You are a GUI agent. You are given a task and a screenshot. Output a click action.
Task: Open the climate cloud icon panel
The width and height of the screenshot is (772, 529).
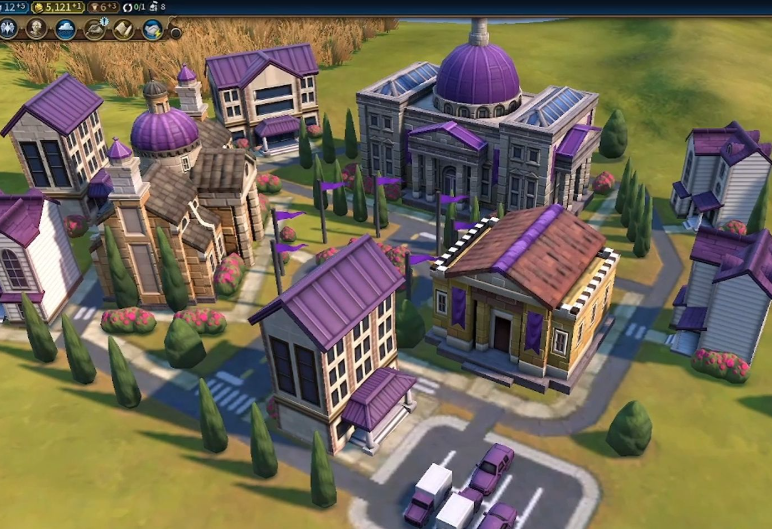[x=65, y=29]
